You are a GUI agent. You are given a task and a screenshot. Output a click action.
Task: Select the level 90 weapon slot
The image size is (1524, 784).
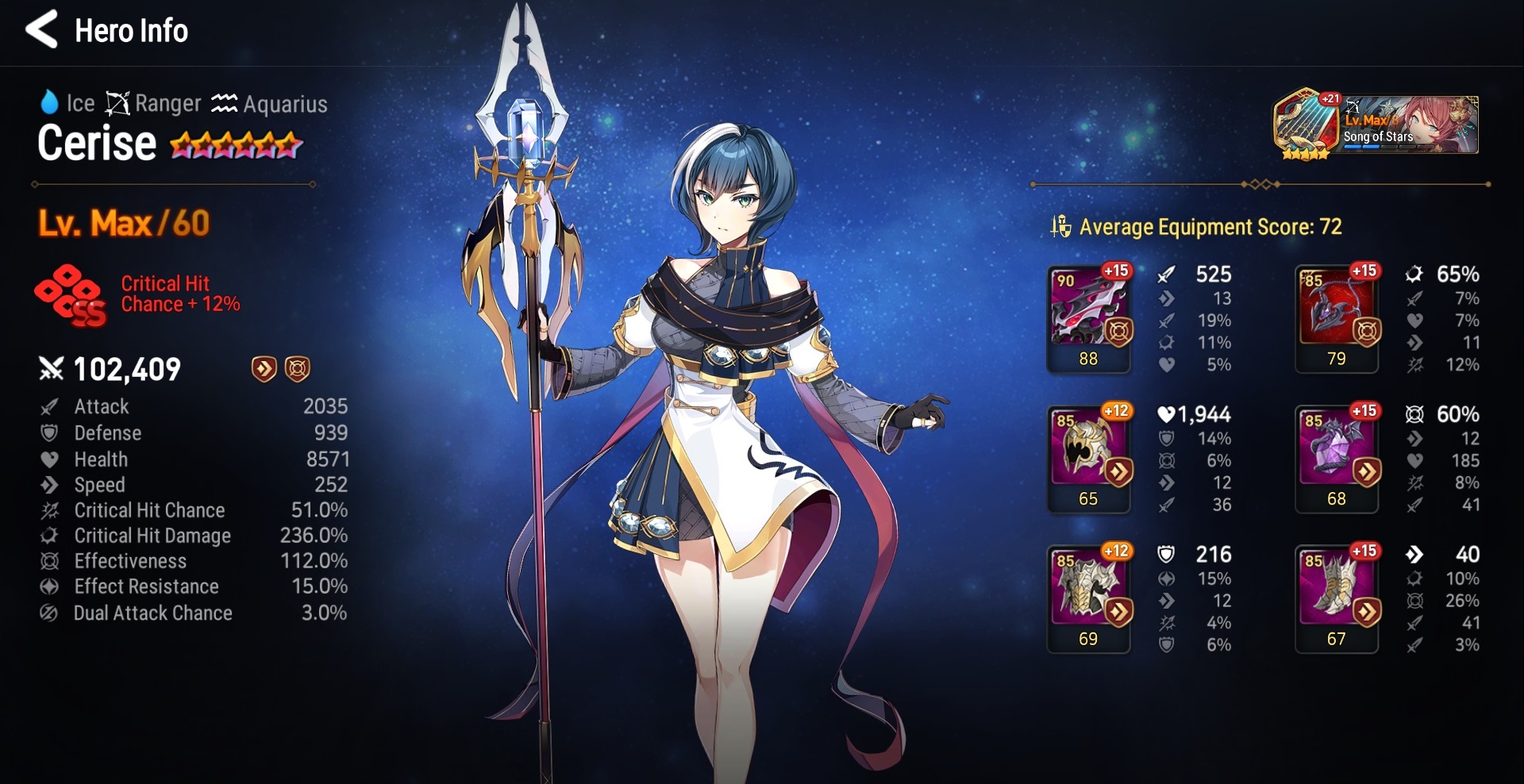tap(1088, 317)
